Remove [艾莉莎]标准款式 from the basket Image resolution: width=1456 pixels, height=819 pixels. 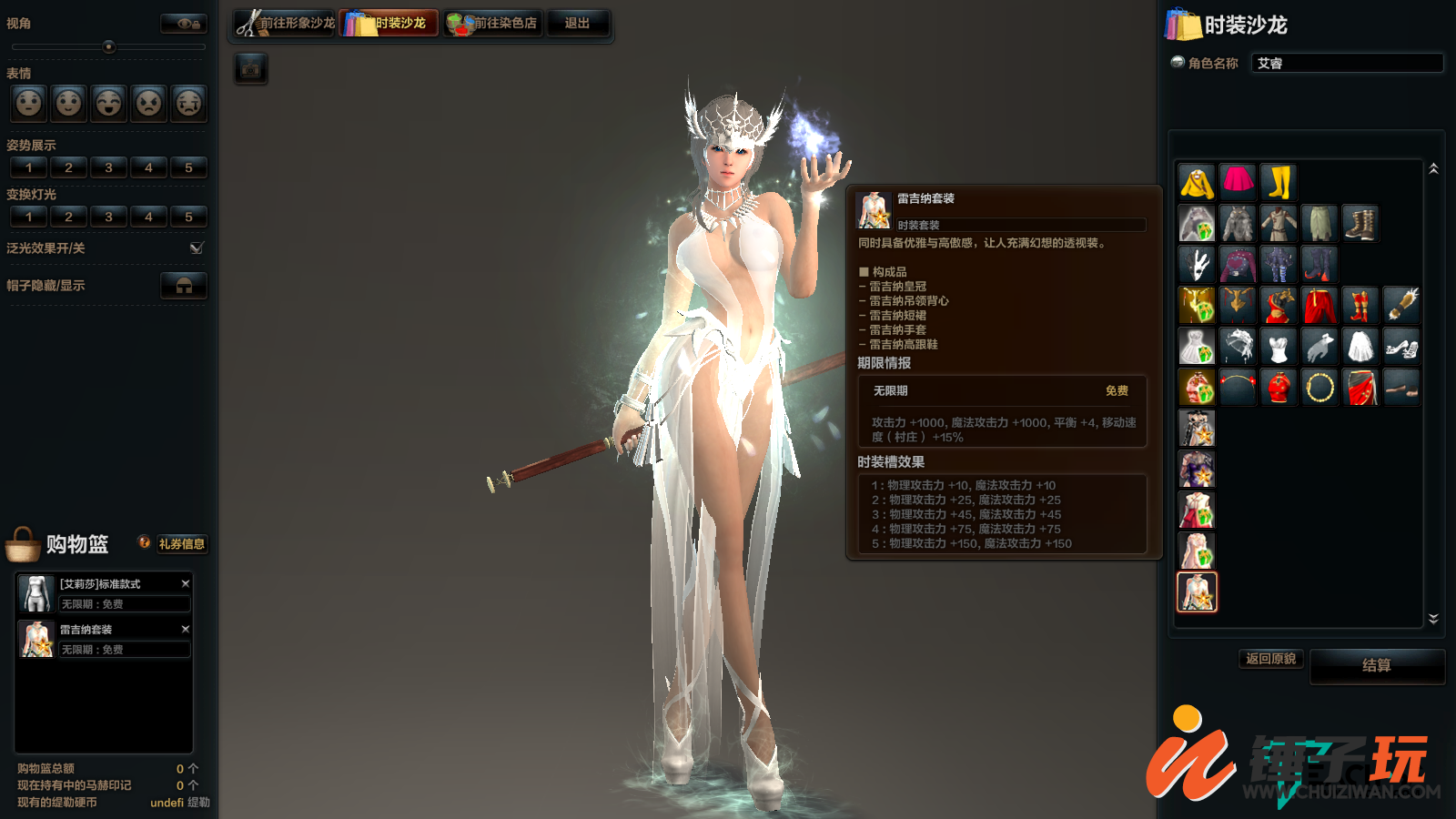click(186, 583)
